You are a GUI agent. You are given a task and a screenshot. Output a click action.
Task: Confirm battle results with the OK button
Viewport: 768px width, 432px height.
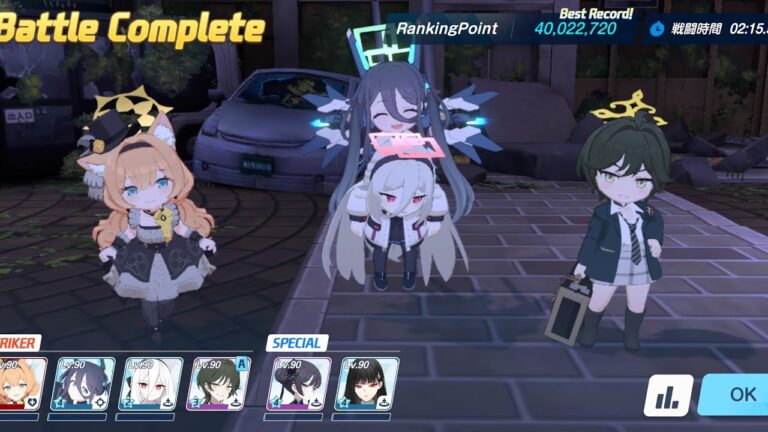(x=738, y=394)
